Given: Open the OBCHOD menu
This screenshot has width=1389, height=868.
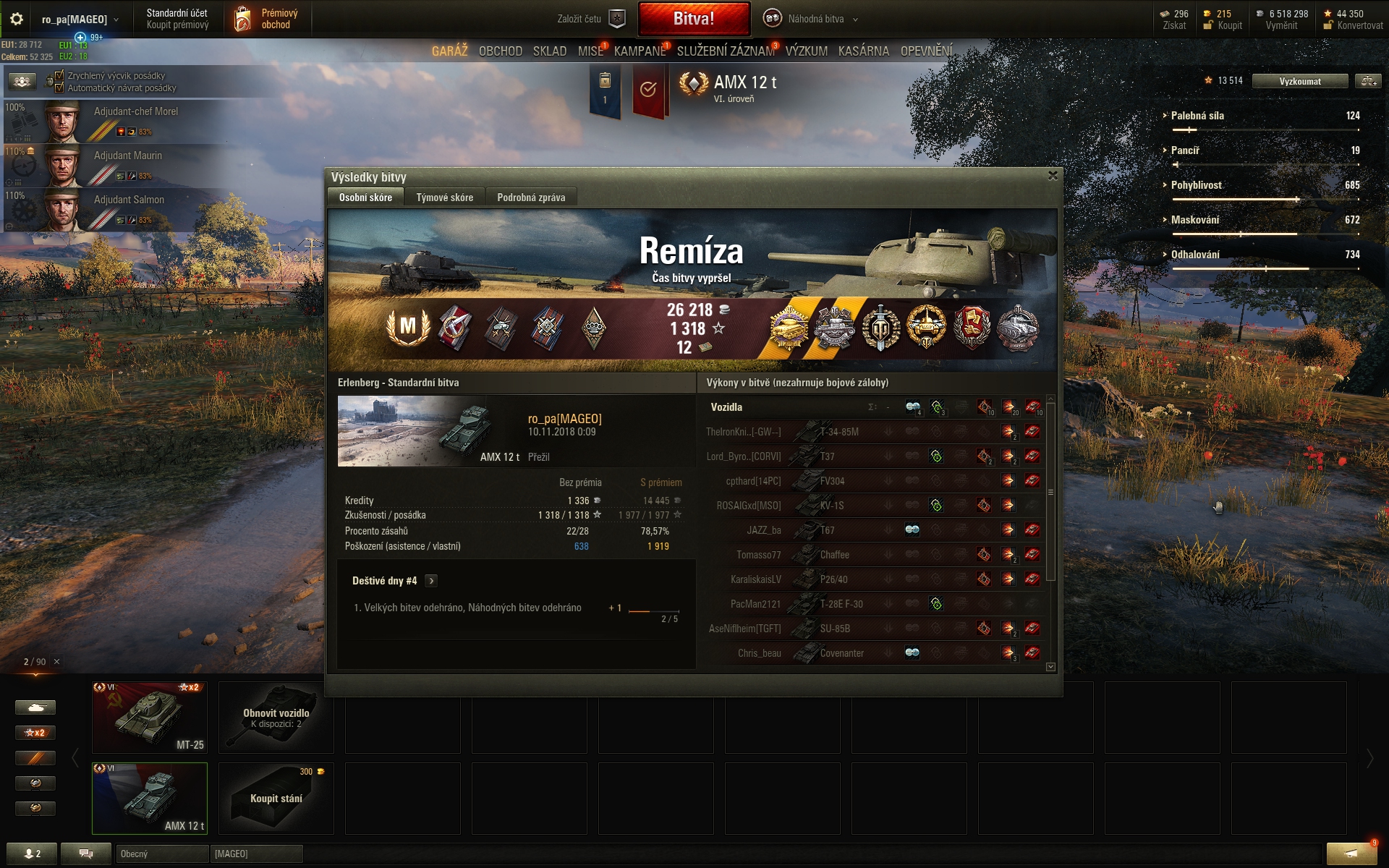Looking at the screenshot, I should (x=500, y=51).
